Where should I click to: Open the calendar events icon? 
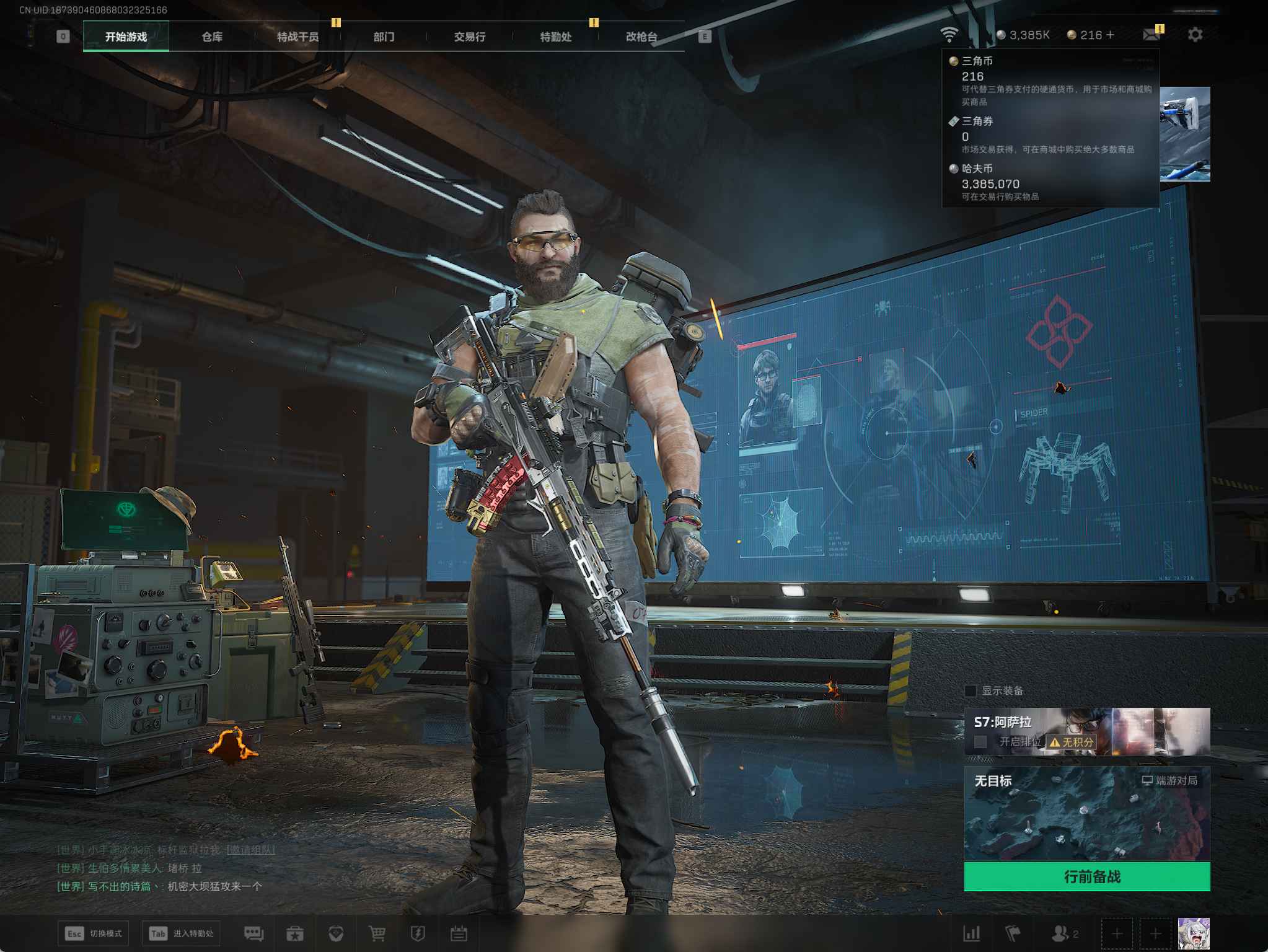coord(459,933)
